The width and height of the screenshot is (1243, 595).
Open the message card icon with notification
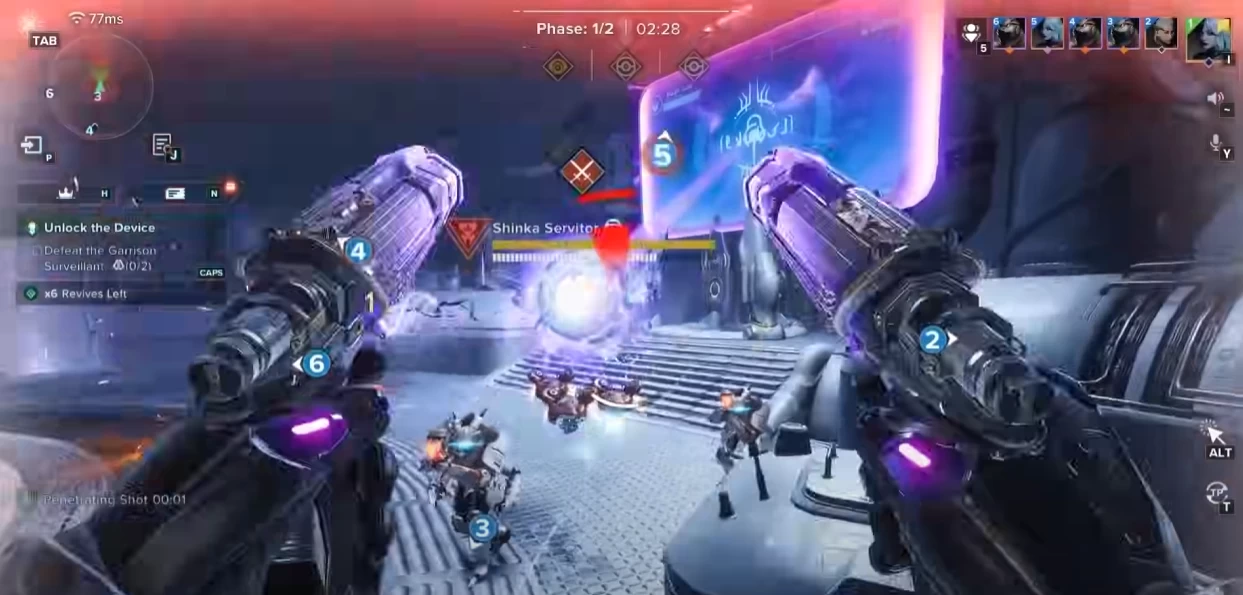[176, 192]
